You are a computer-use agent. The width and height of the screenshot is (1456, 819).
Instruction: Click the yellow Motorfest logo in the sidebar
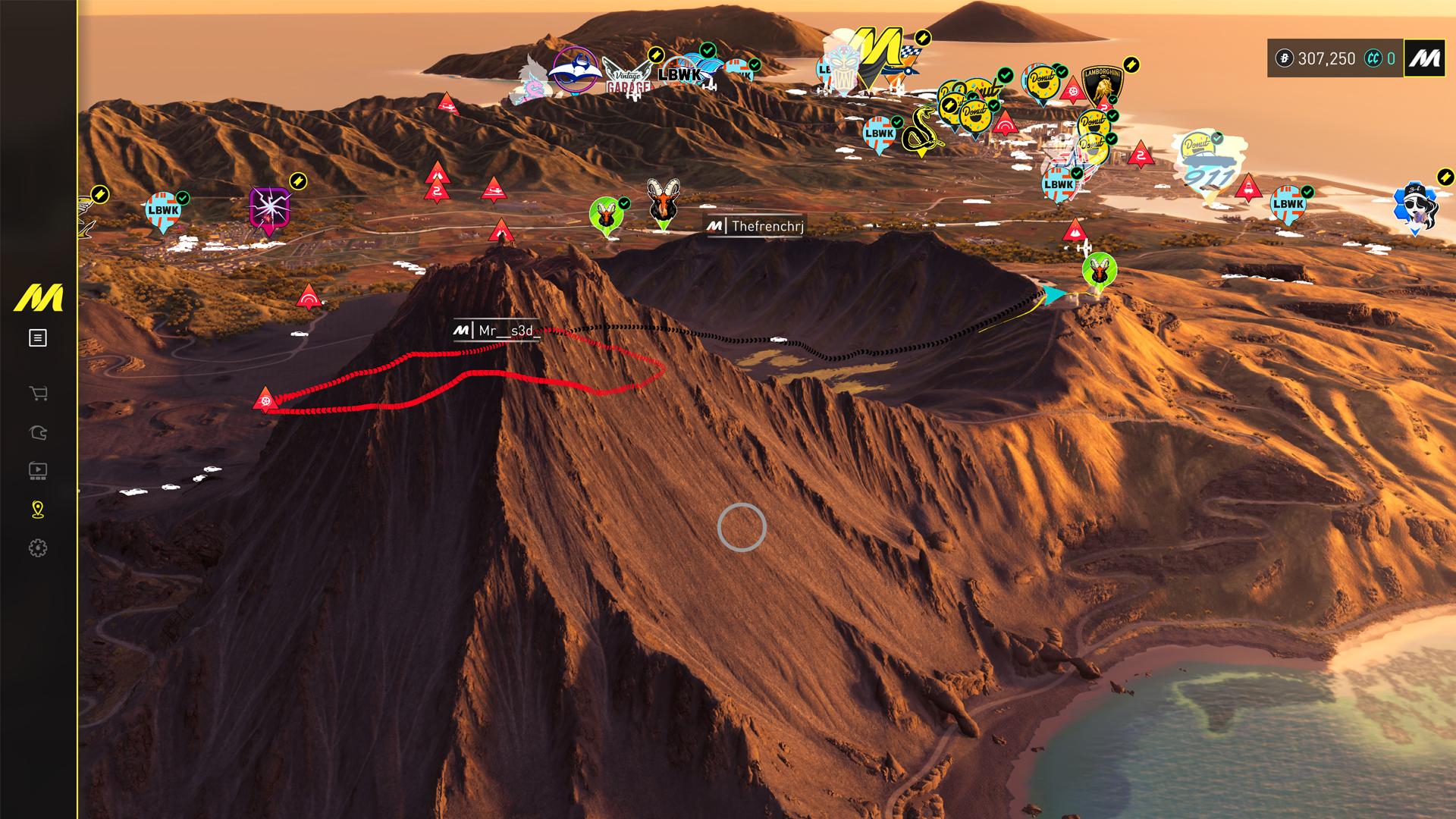pos(38,298)
